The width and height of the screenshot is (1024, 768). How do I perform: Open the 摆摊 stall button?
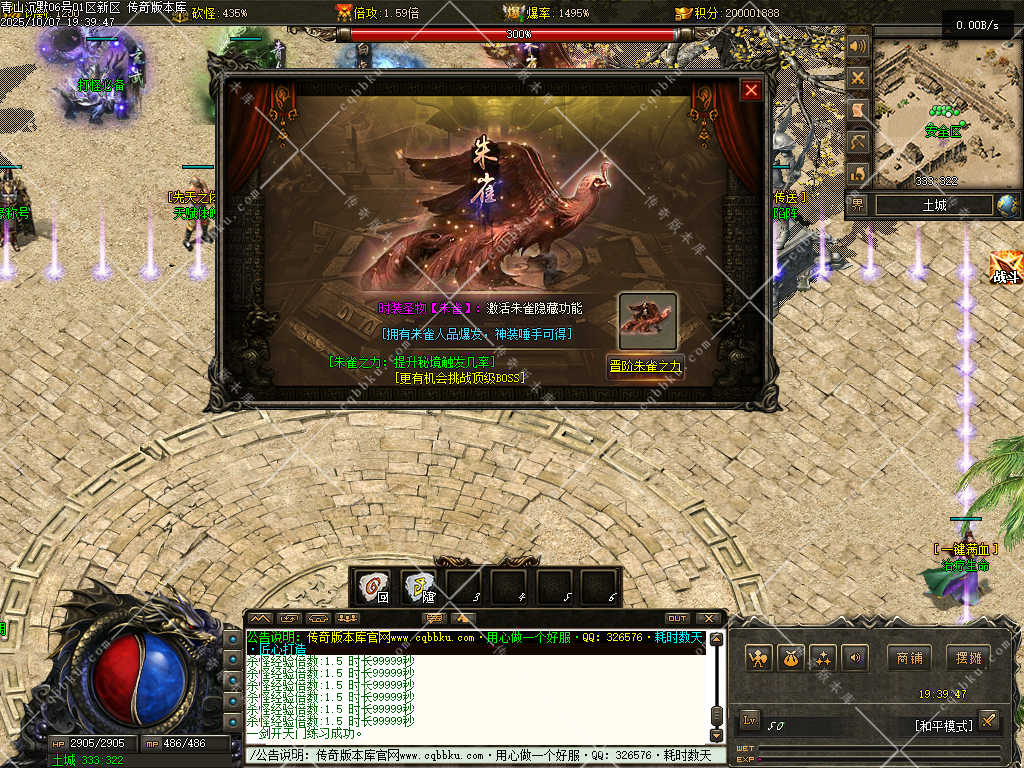coord(967,657)
